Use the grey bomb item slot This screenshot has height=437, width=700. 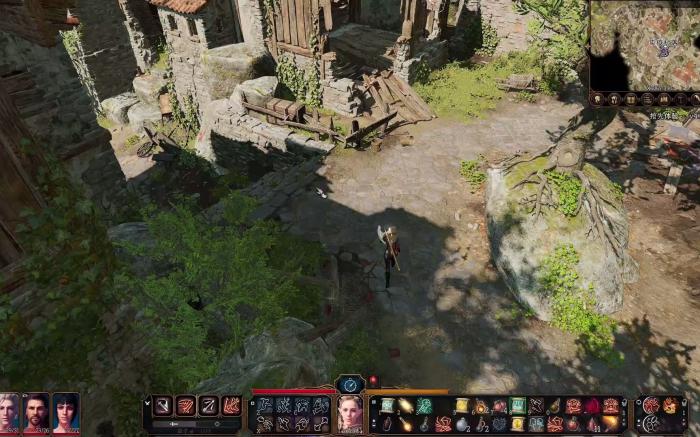pos(462,424)
